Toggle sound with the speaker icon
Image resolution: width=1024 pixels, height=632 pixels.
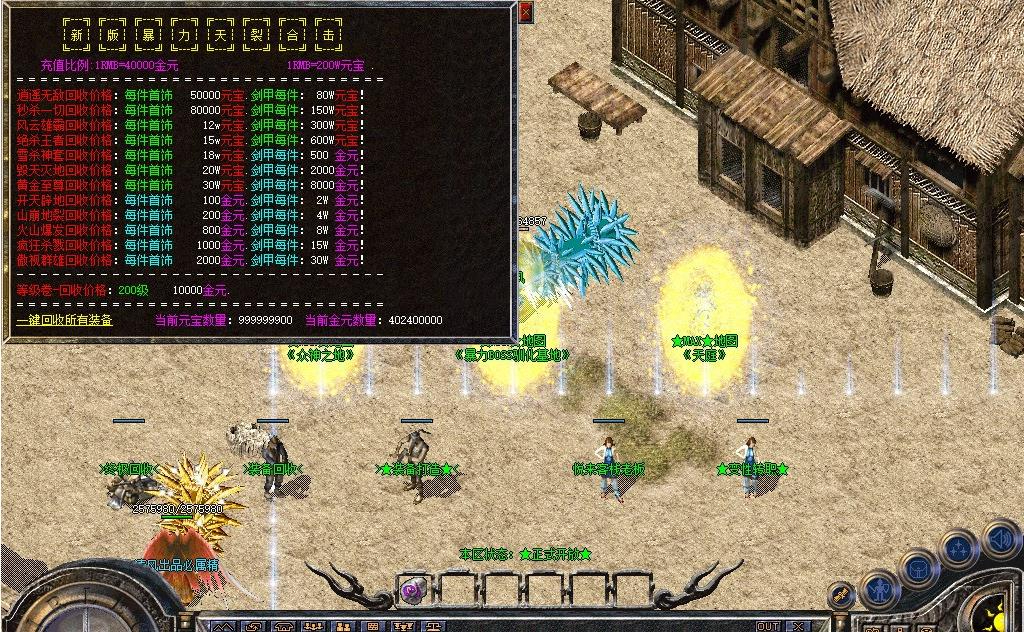1000,539
